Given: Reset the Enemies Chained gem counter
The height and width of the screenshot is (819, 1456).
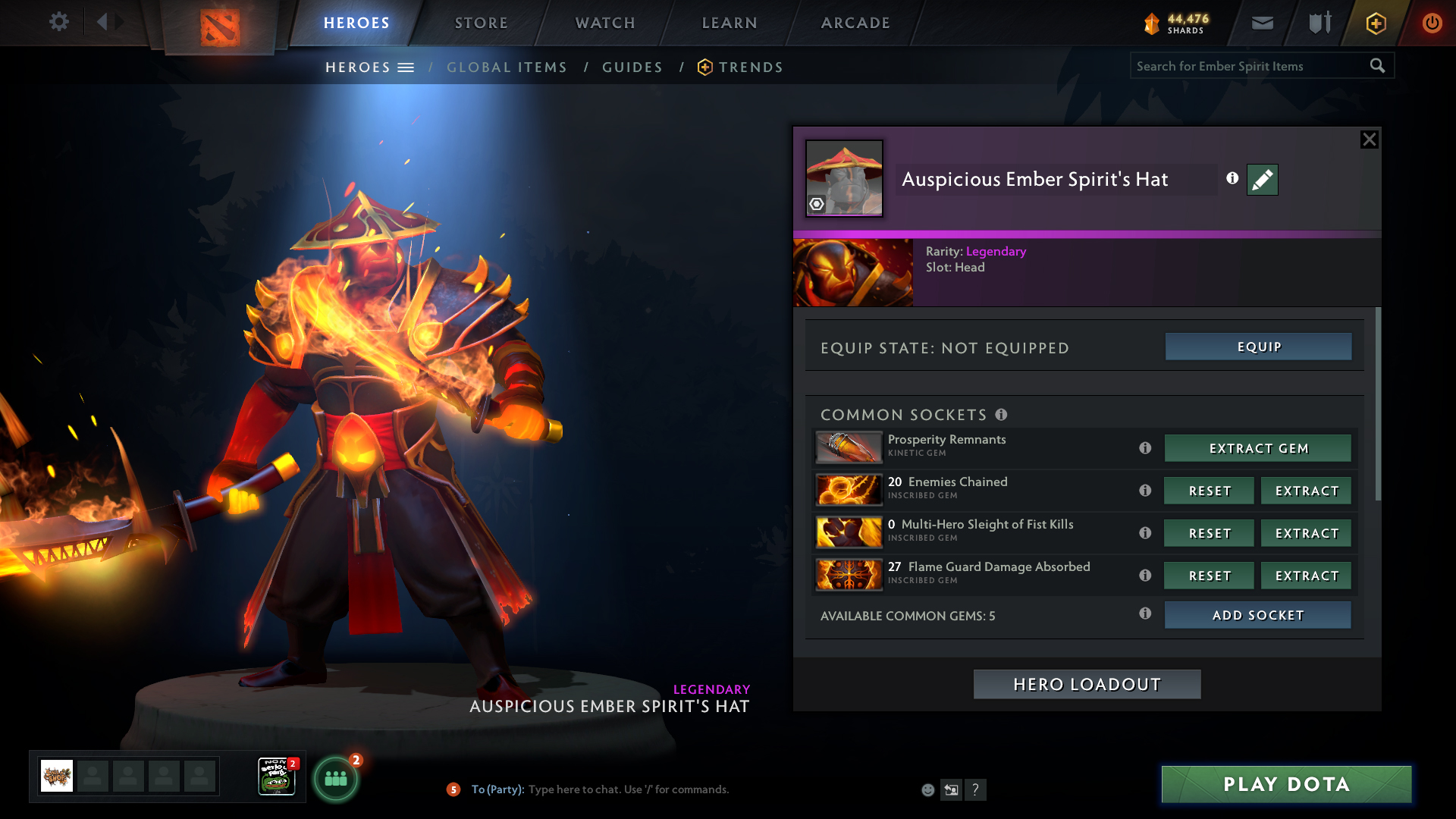Looking at the screenshot, I should (1209, 491).
